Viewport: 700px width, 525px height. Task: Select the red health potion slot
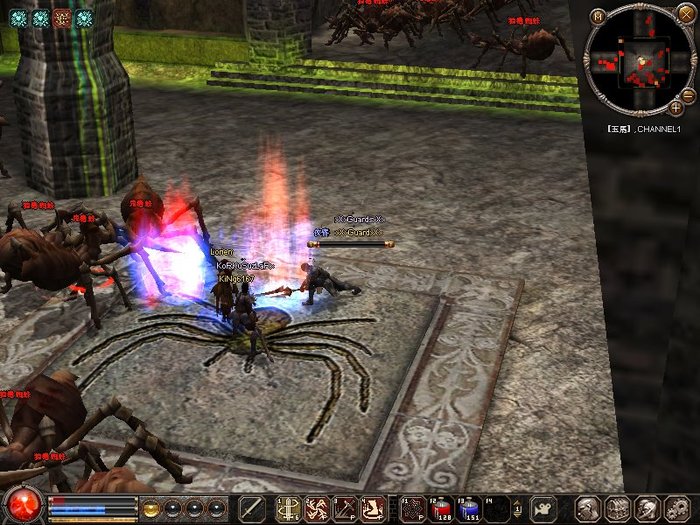(442, 508)
